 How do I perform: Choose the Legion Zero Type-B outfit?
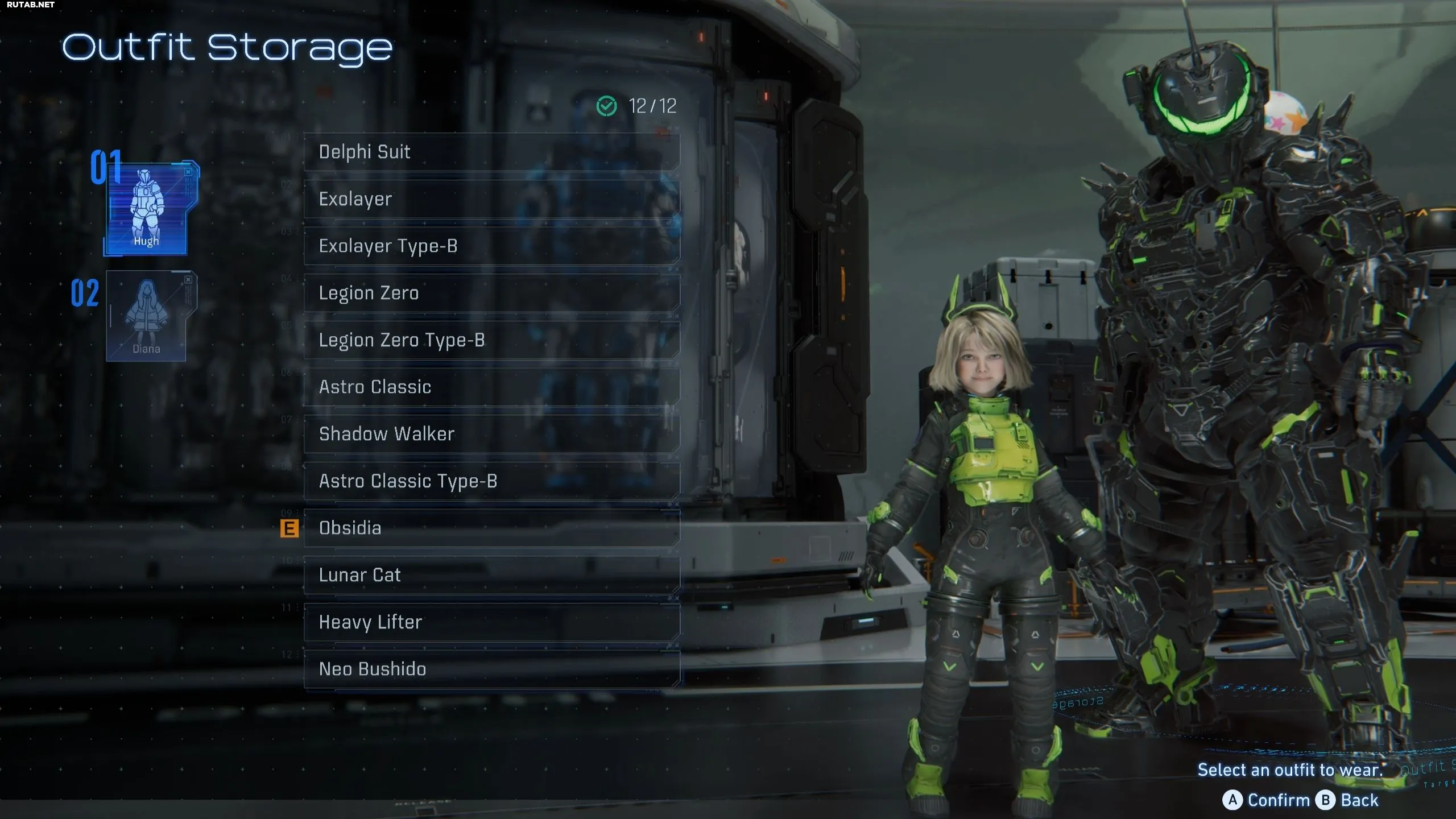(x=491, y=340)
